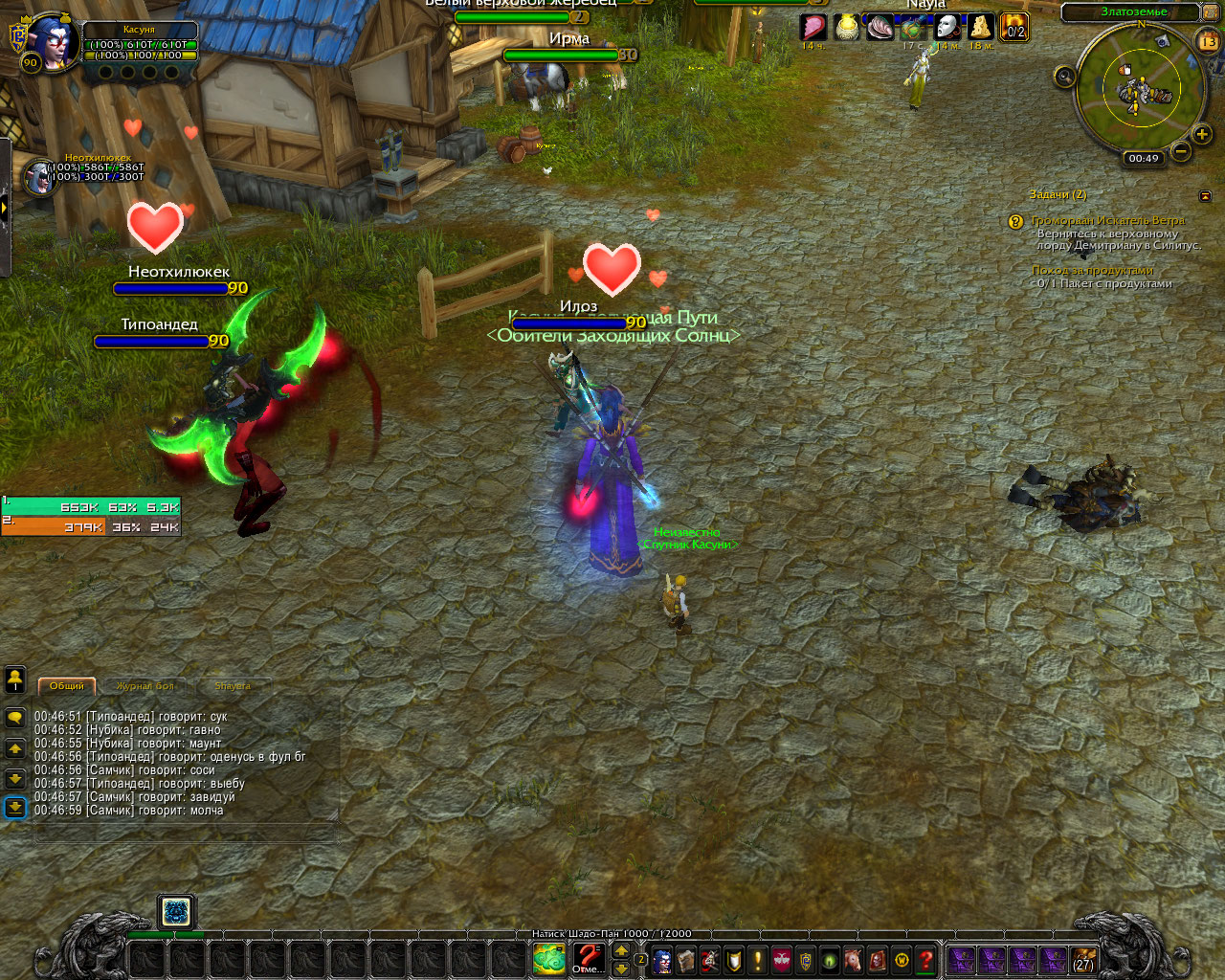
Task: Open the calendar button showing 13
Action: coord(1208,41)
